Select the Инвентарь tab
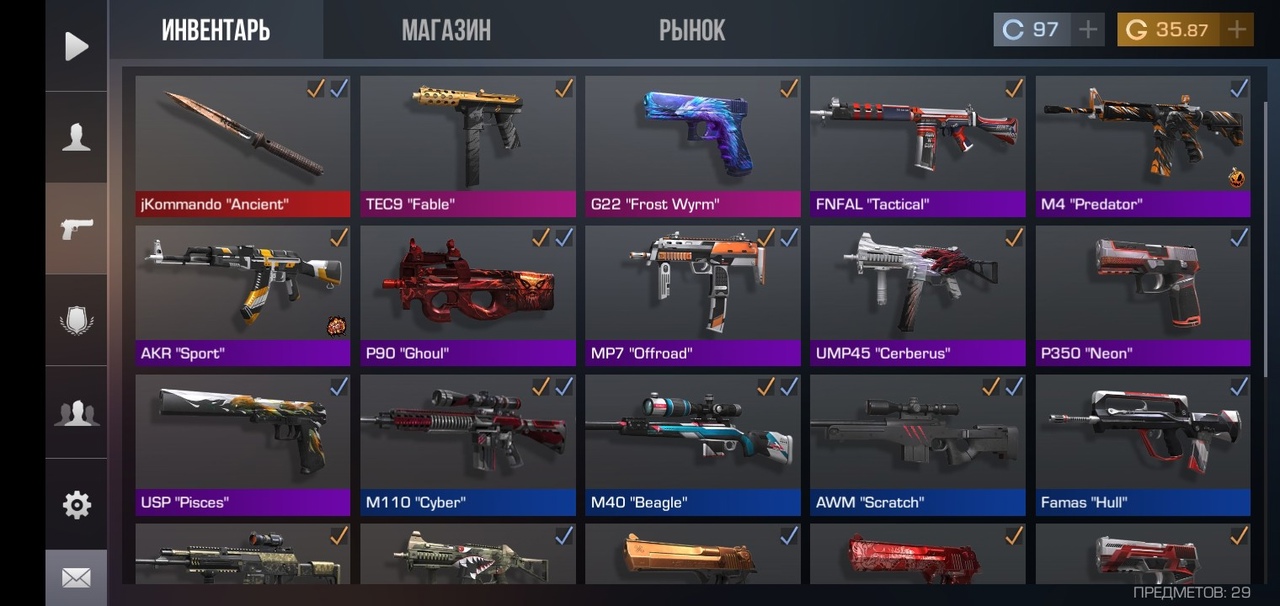 point(216,30)
